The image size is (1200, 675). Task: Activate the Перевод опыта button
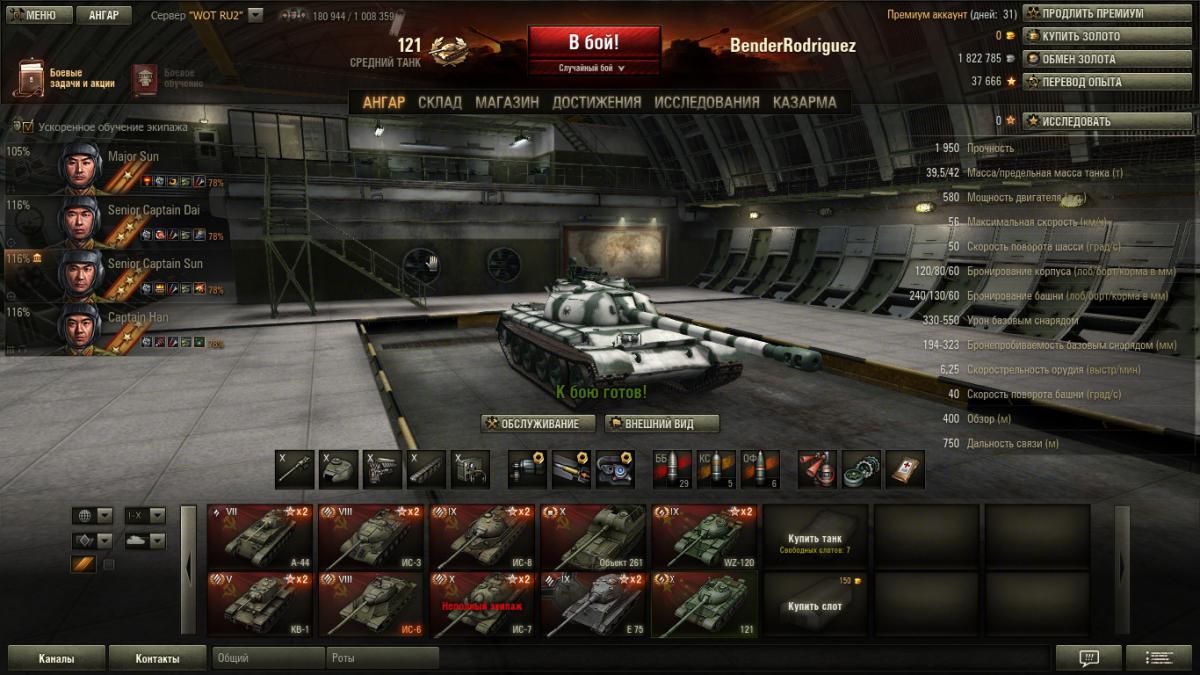1083,82
